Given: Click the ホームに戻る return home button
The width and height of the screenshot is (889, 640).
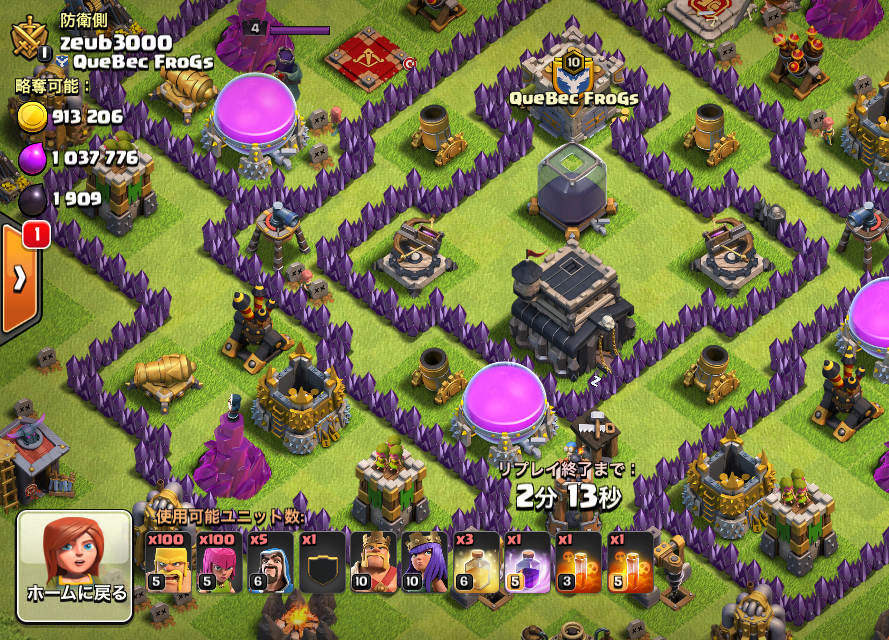Looking at the screenshot, I should click(75, 568).
